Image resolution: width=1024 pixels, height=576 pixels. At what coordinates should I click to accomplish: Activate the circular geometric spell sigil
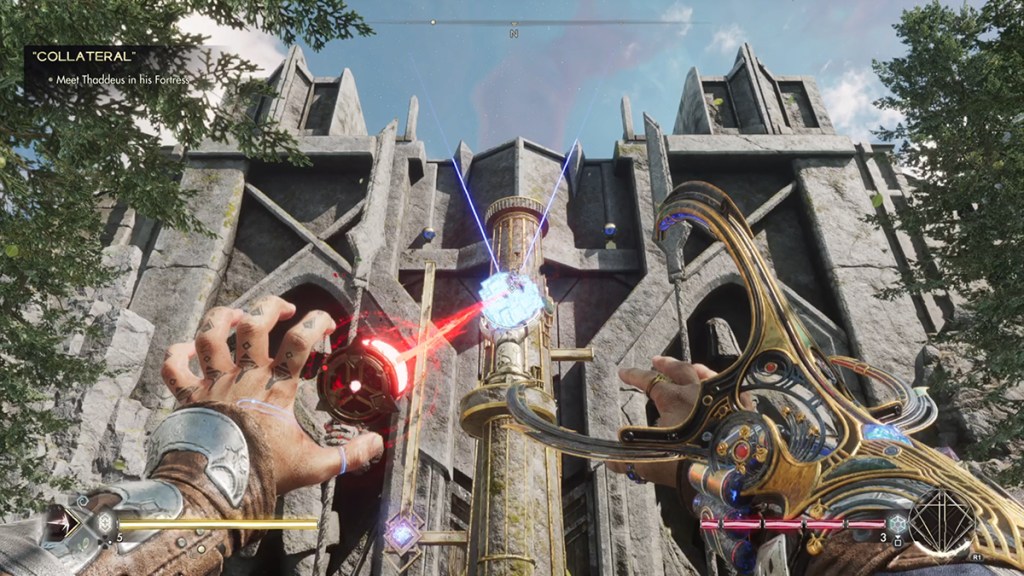942,521
